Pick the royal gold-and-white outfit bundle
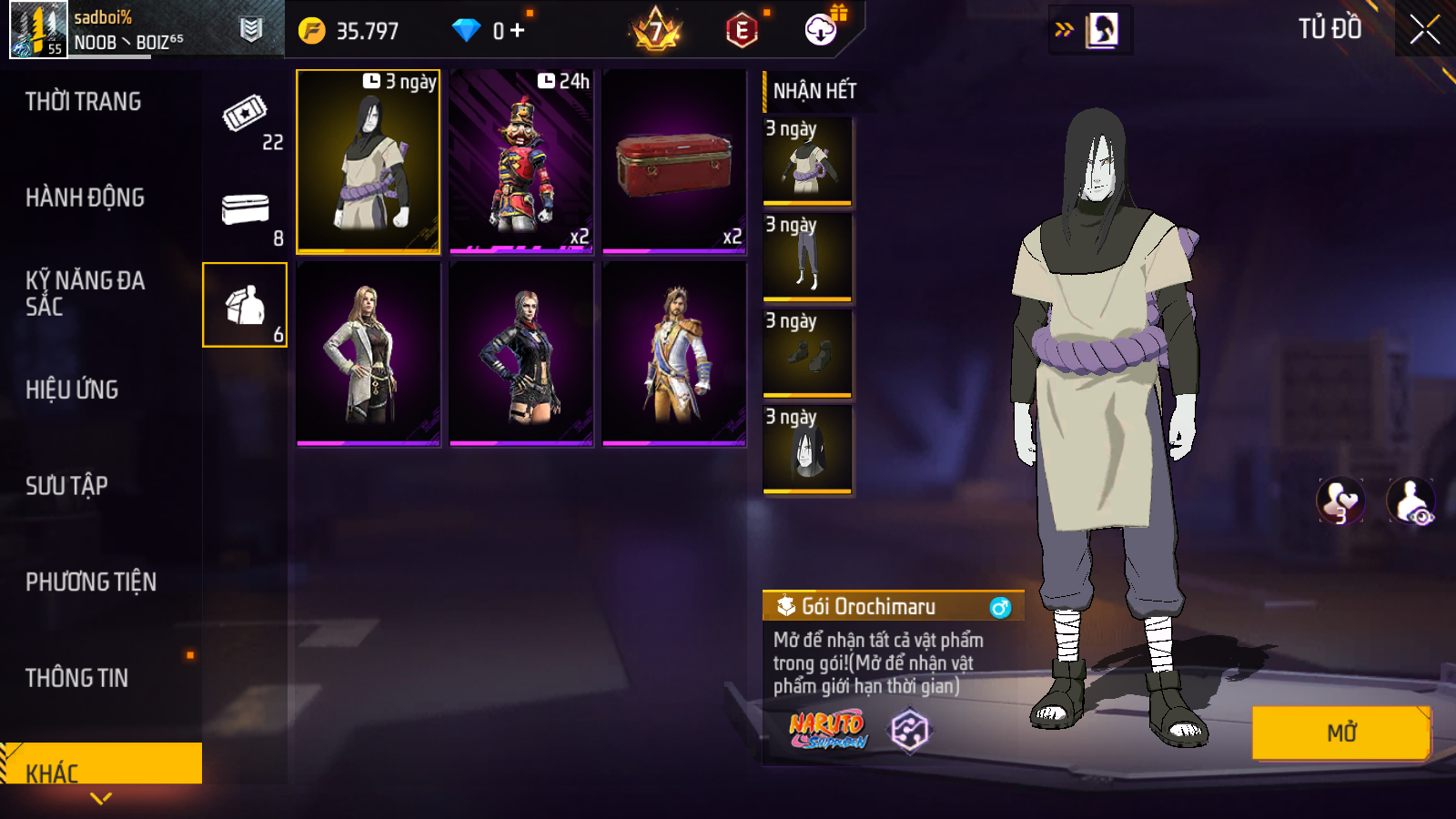The width and height of the screenshot is (1456, 819). point(674,353)
